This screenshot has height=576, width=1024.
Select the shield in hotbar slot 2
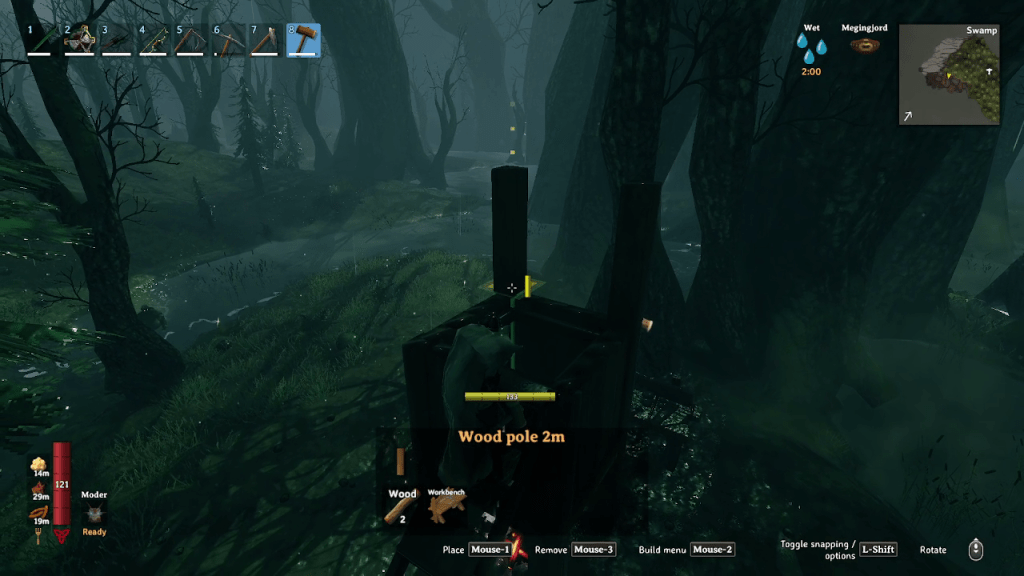tap(80, 40)
